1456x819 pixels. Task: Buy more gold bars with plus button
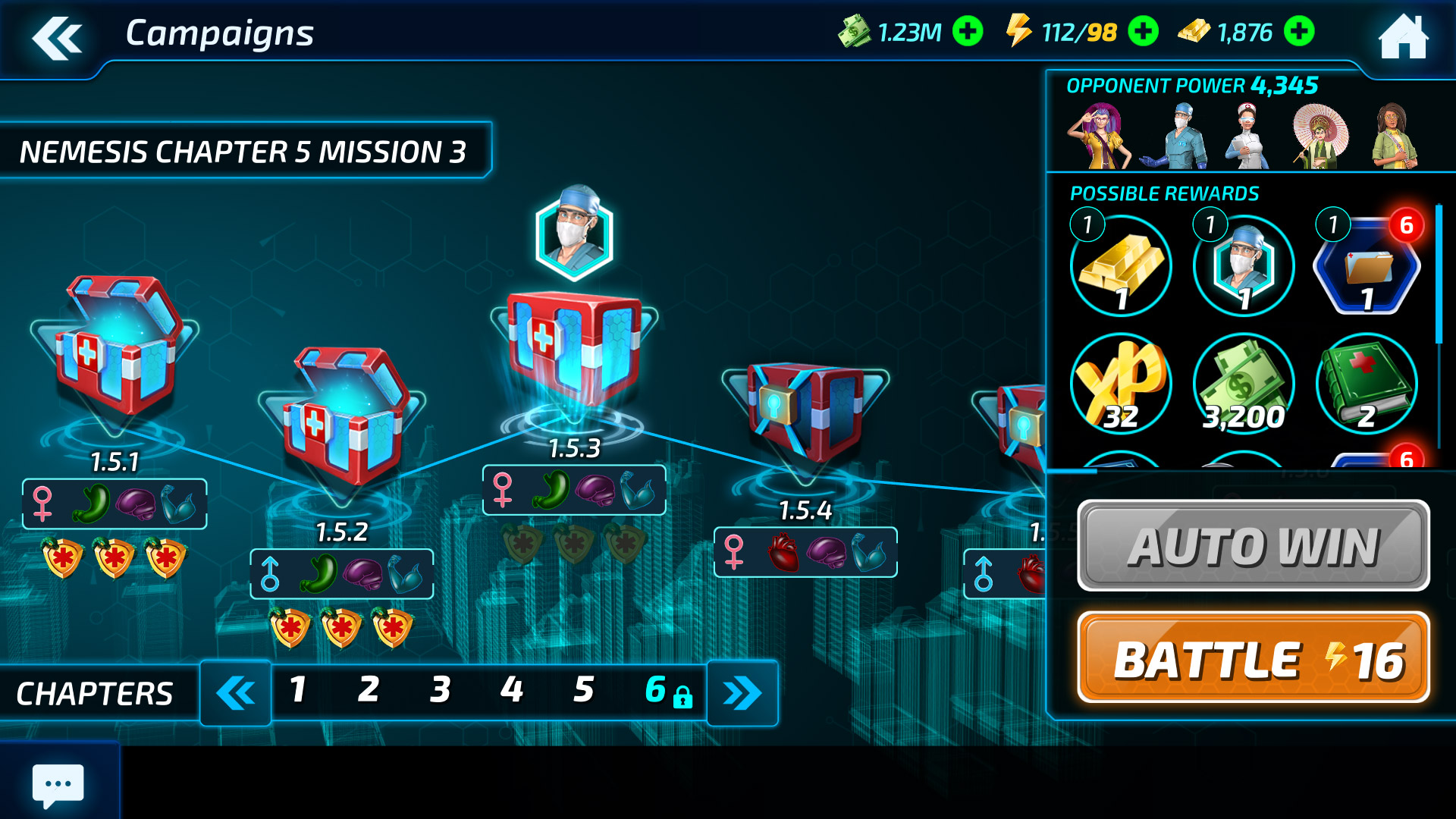point(1299,32)
